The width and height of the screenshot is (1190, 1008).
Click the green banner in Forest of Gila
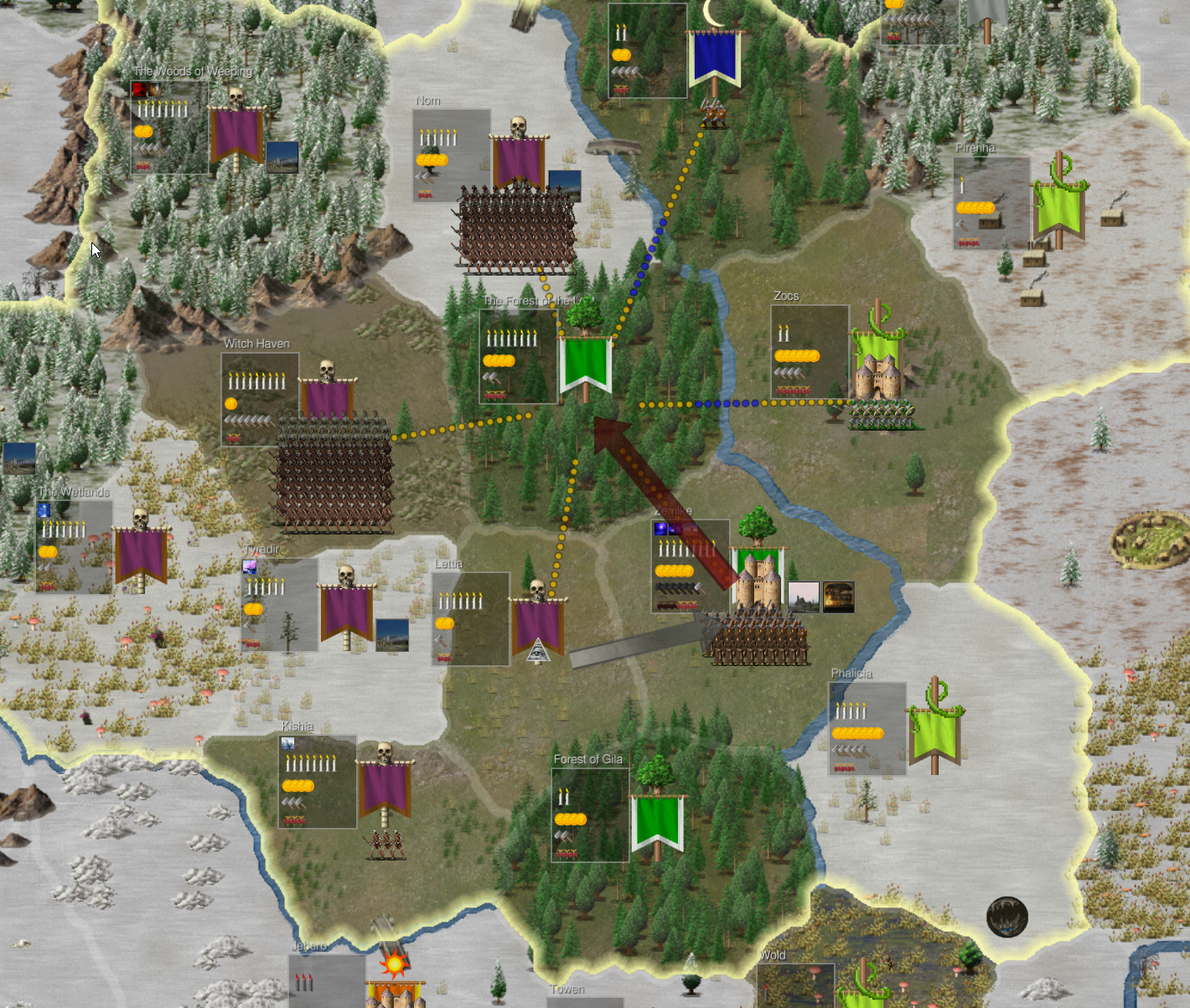coord(658,819)
